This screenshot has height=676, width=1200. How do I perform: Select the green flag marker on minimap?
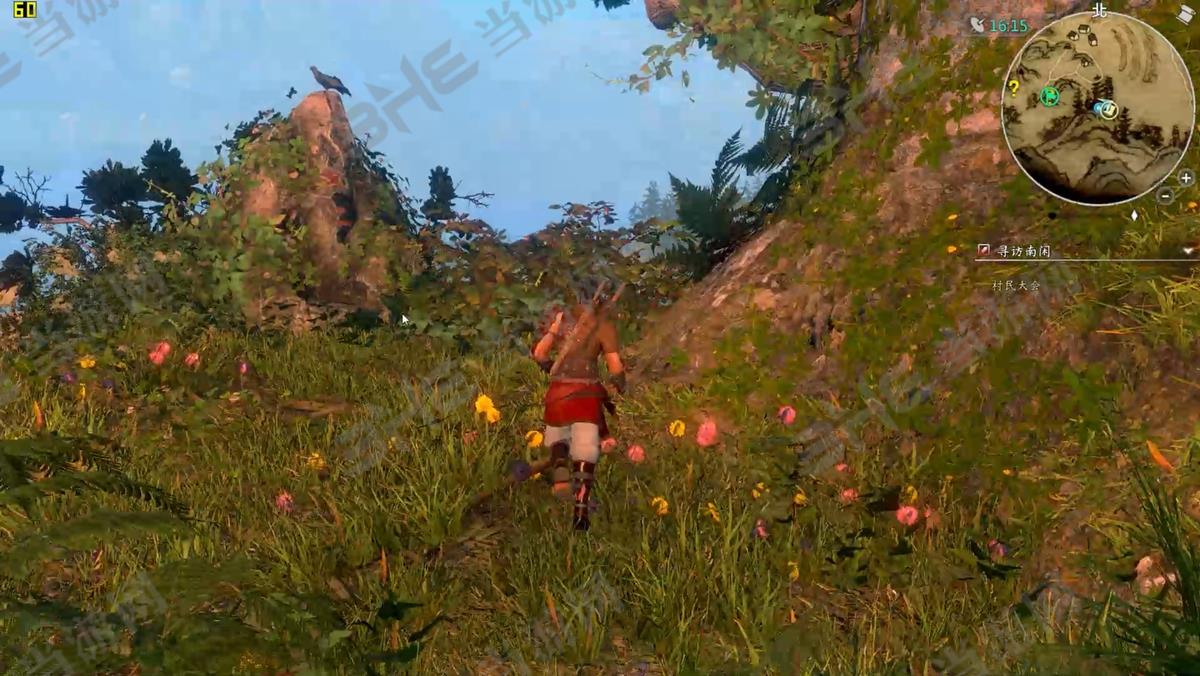click(1049, 96)
